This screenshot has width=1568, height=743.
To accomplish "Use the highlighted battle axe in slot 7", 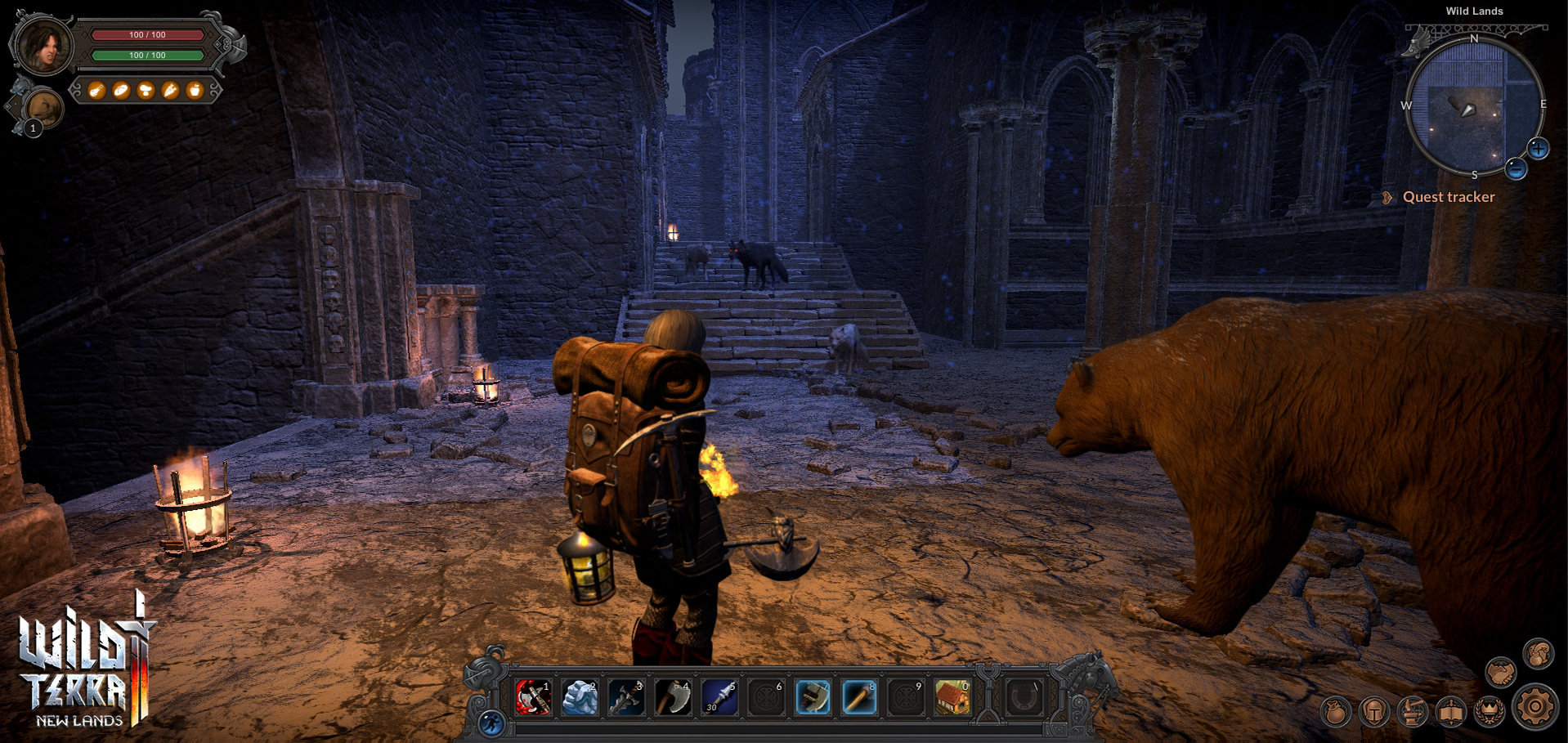I will 813,697.
